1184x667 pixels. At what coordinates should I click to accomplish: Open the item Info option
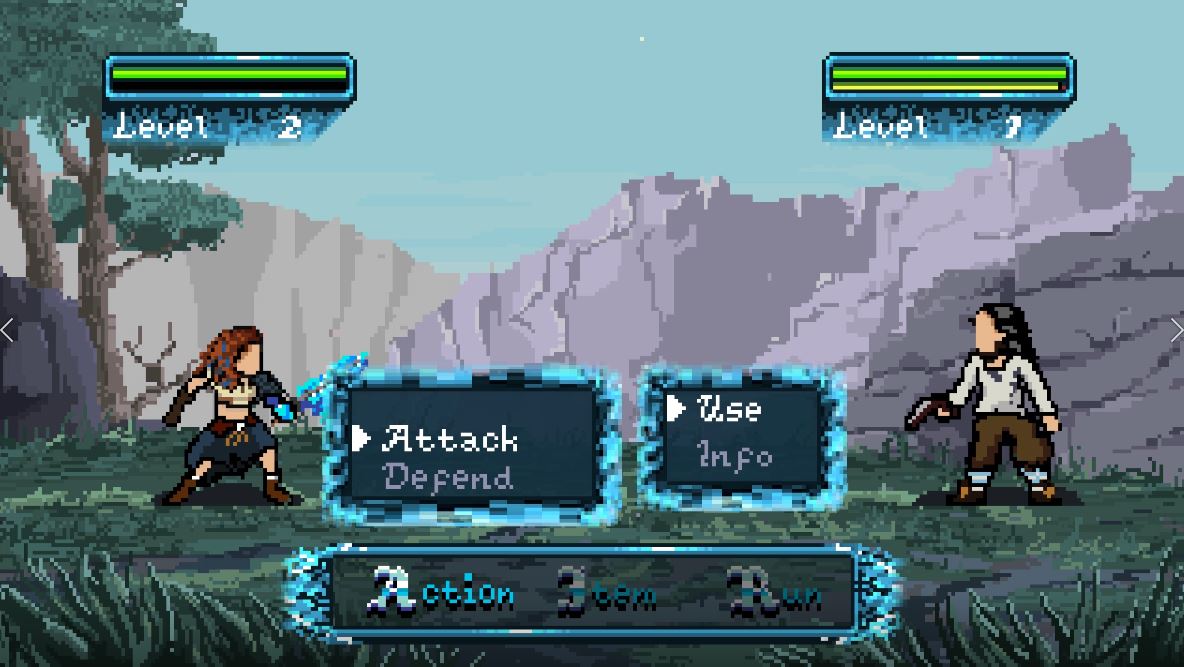[736, 455]
